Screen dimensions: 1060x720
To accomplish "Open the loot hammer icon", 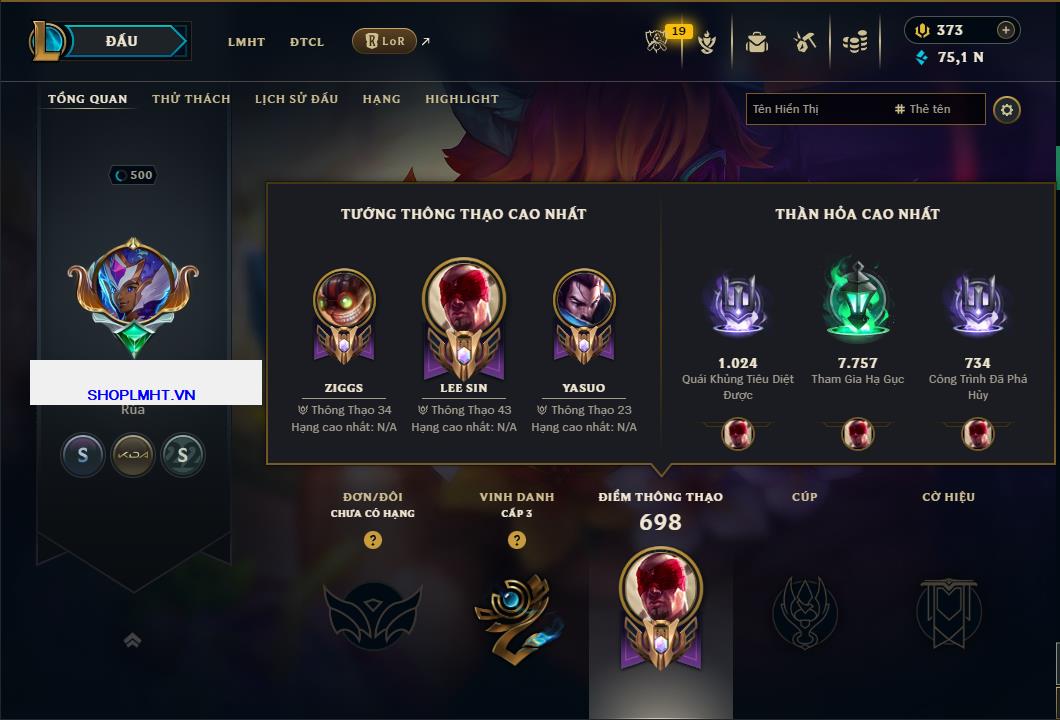I will (805, 42).
